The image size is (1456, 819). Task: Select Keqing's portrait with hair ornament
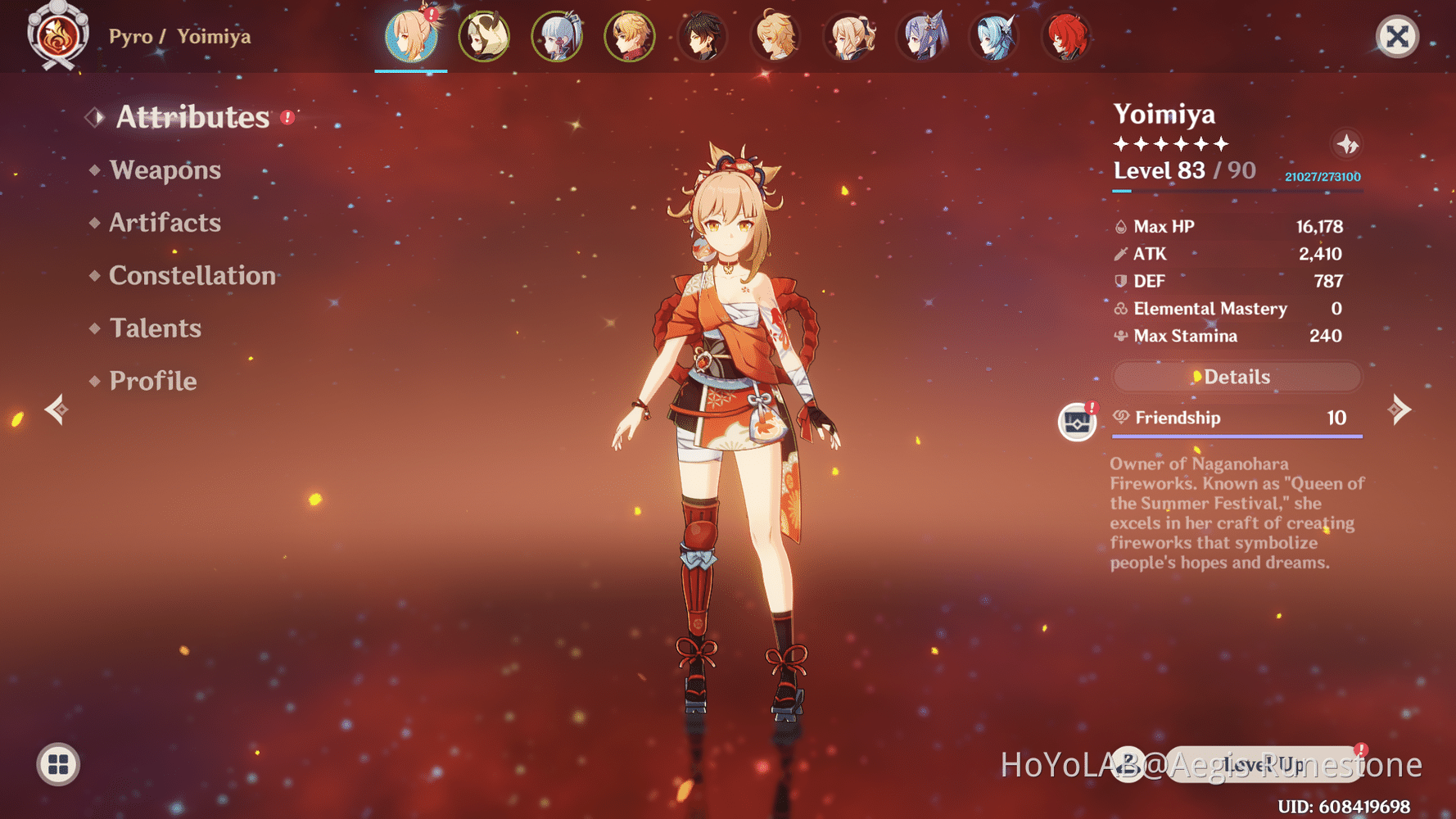pos(922,37)
